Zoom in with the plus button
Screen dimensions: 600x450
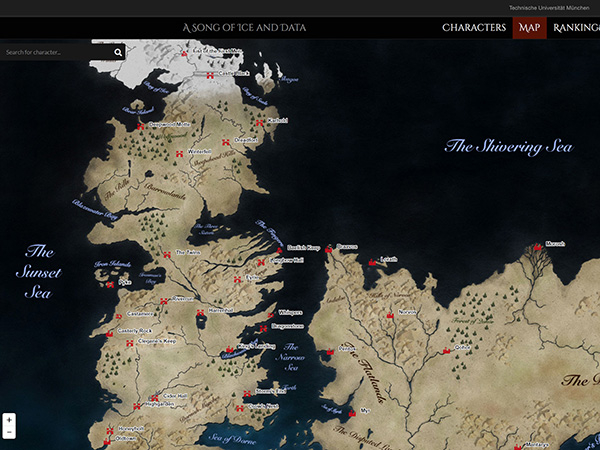pos(9,420)
